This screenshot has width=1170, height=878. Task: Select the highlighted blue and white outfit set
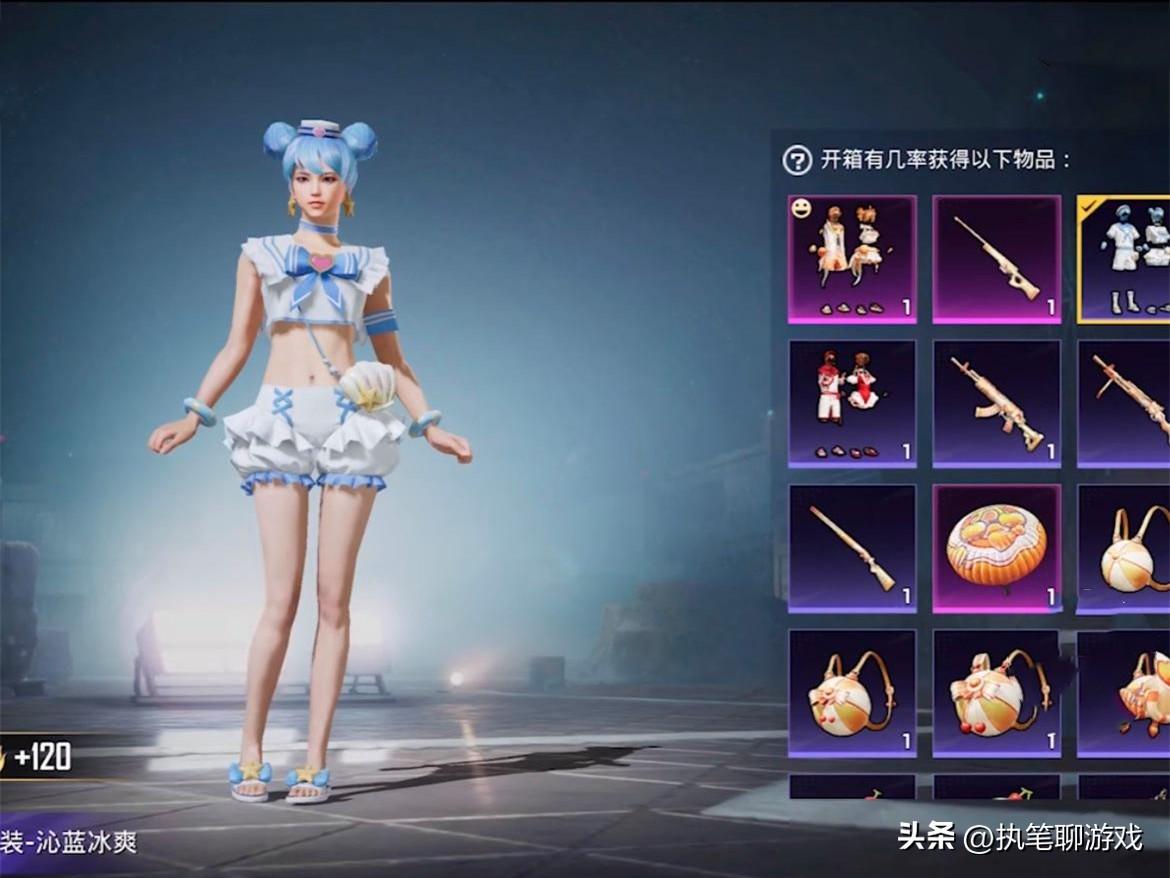[x=1125, y=258]
